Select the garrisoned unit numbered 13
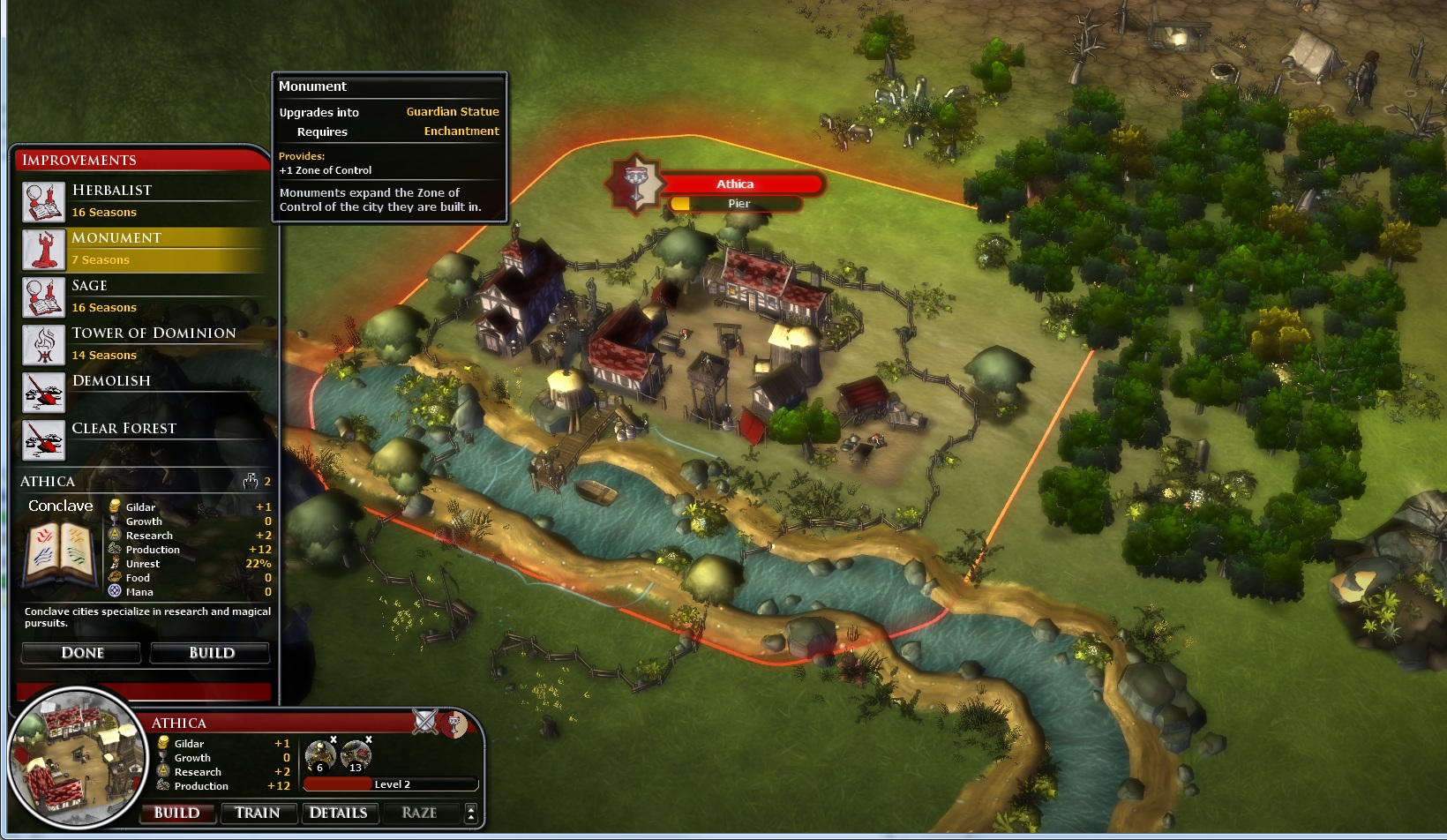Viewport: 1447px width, 840px height. pyautogui.click(x=356, y=756)
